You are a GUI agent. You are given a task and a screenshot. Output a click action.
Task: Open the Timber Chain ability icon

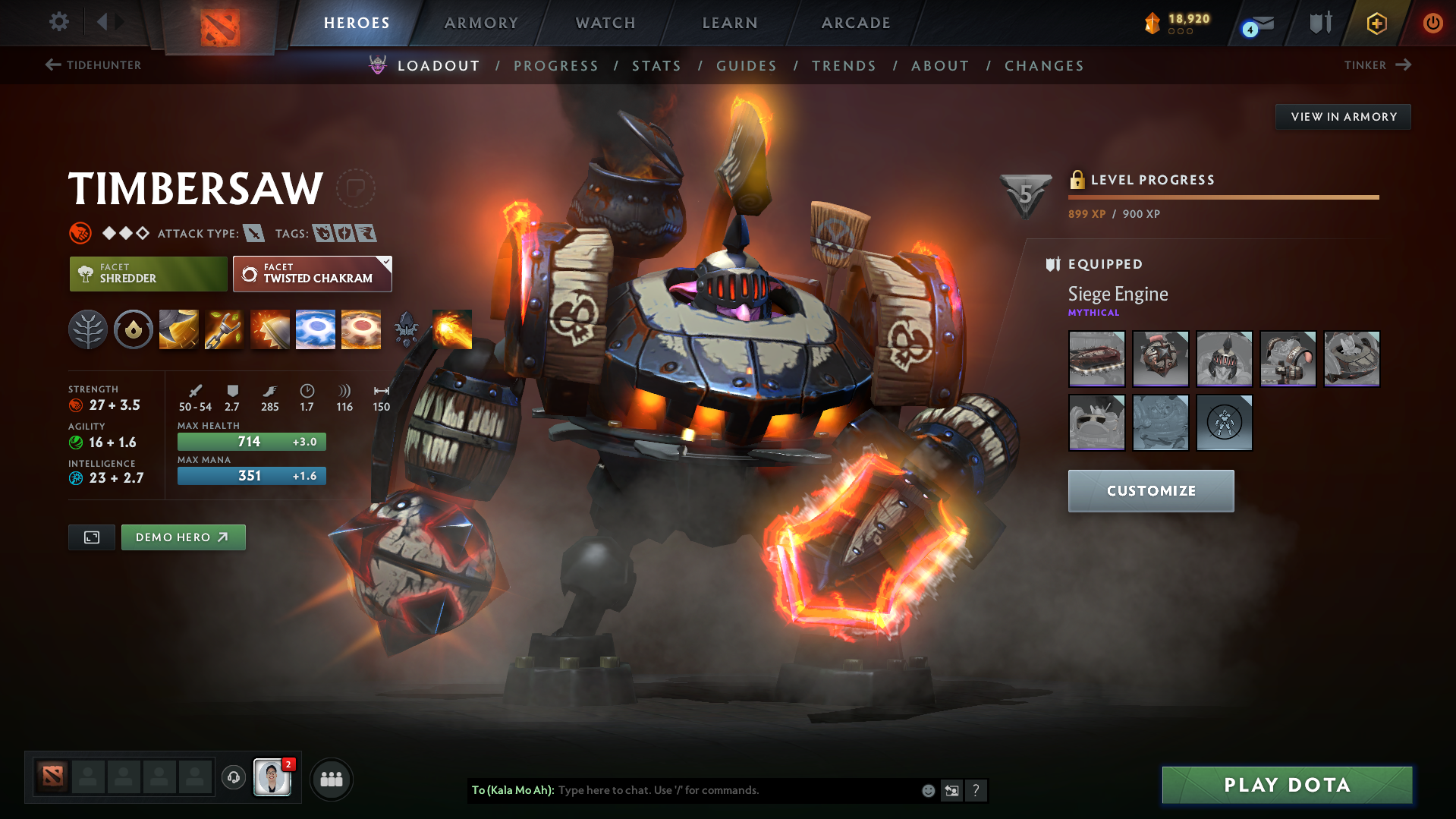(x=224, y=329)
